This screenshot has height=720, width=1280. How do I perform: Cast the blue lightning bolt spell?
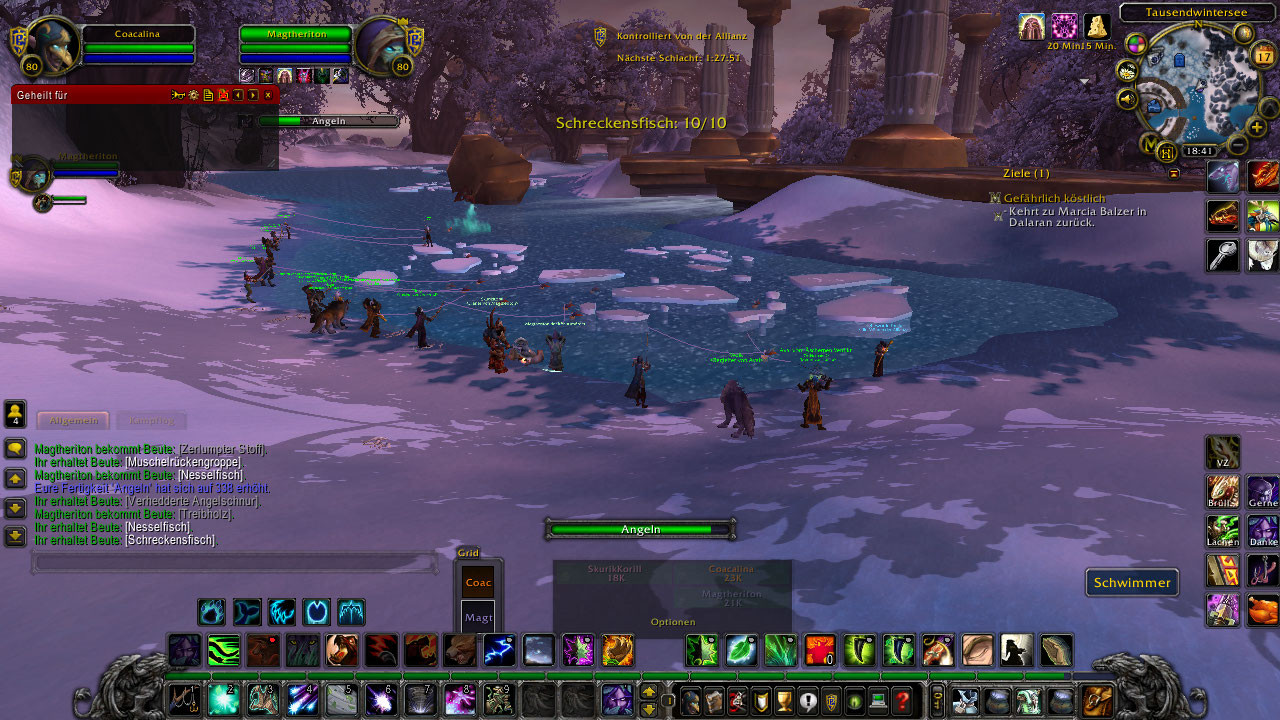tap(499, 650)
